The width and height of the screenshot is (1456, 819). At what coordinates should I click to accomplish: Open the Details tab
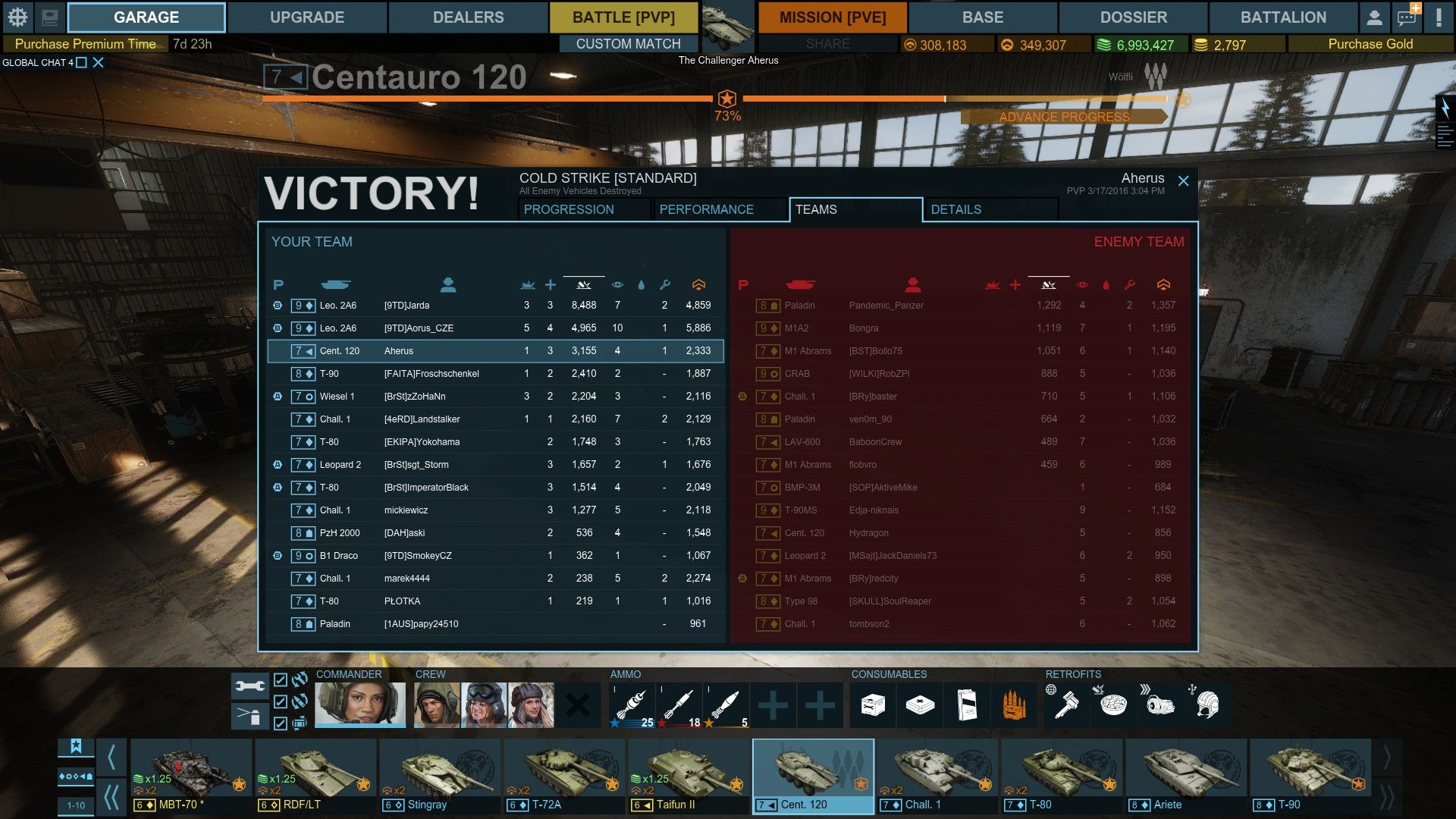click(955, 209)
